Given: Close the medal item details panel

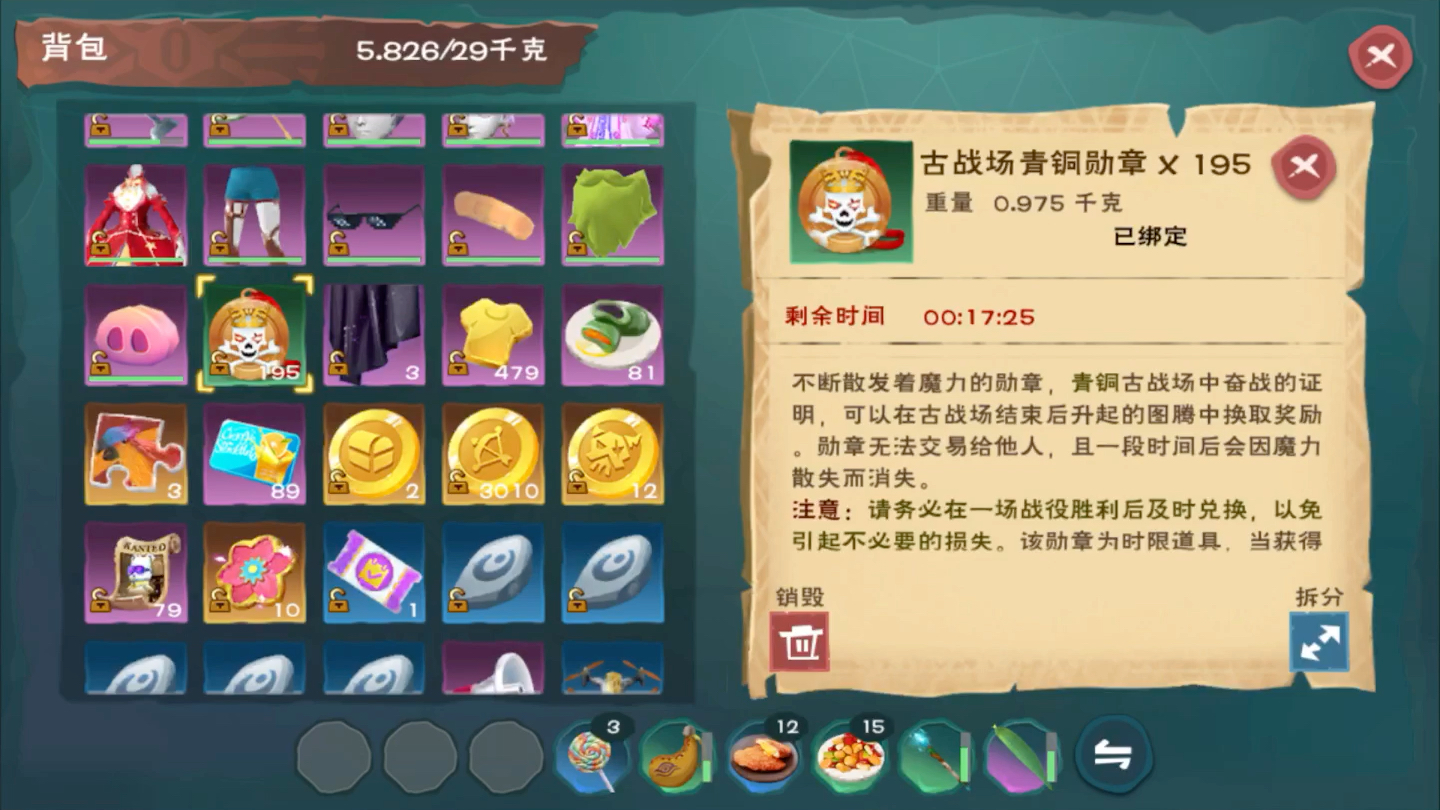Looking at the screenshot, I should tap(1304, 168).
